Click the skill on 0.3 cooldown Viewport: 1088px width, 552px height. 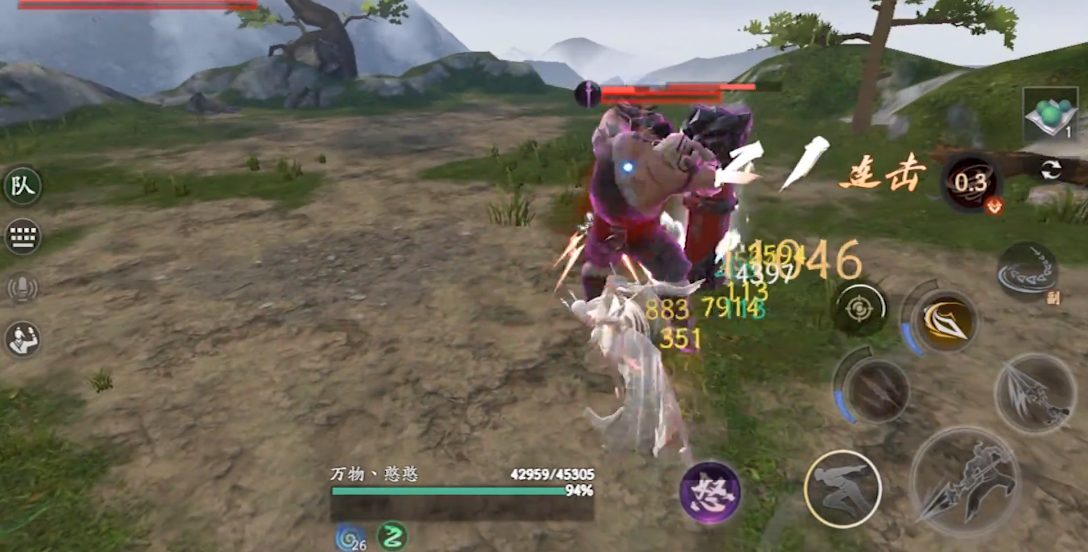970,183
